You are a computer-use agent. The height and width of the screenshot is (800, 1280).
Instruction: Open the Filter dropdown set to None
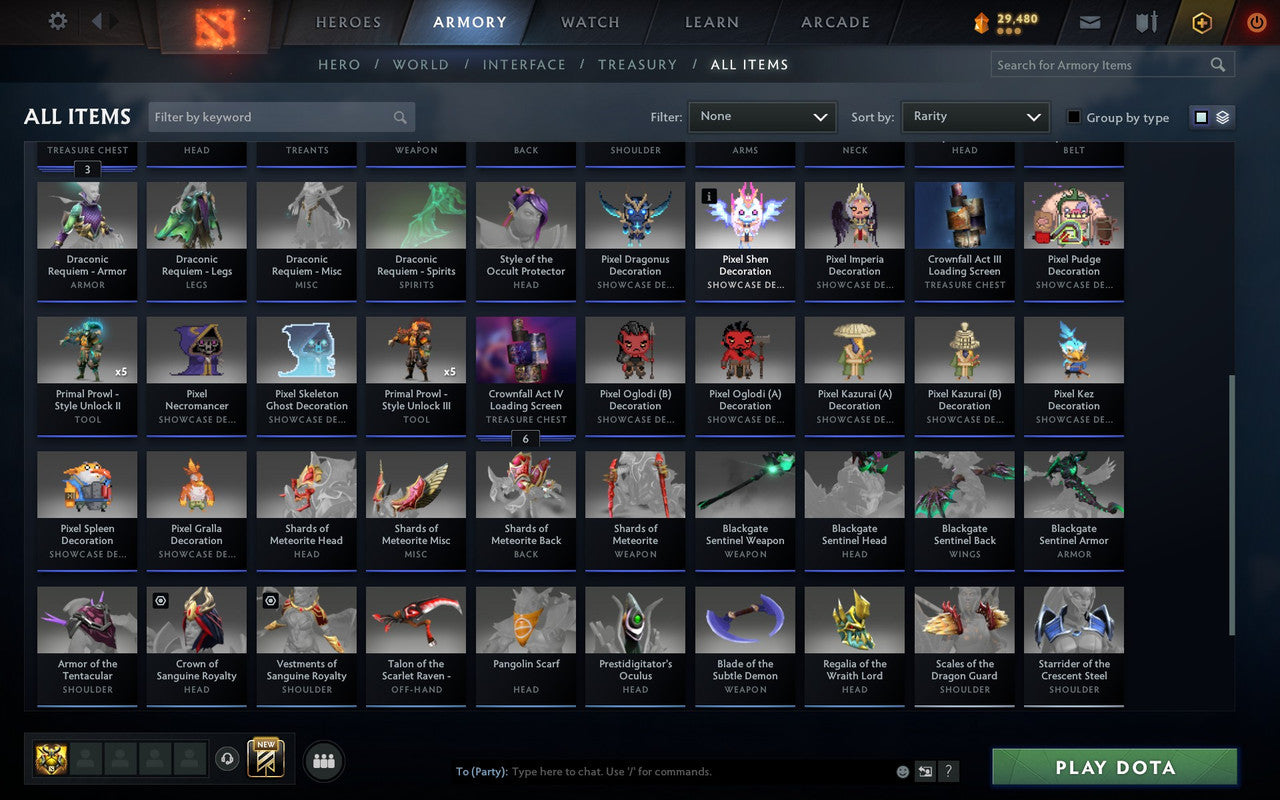(762, 116)
